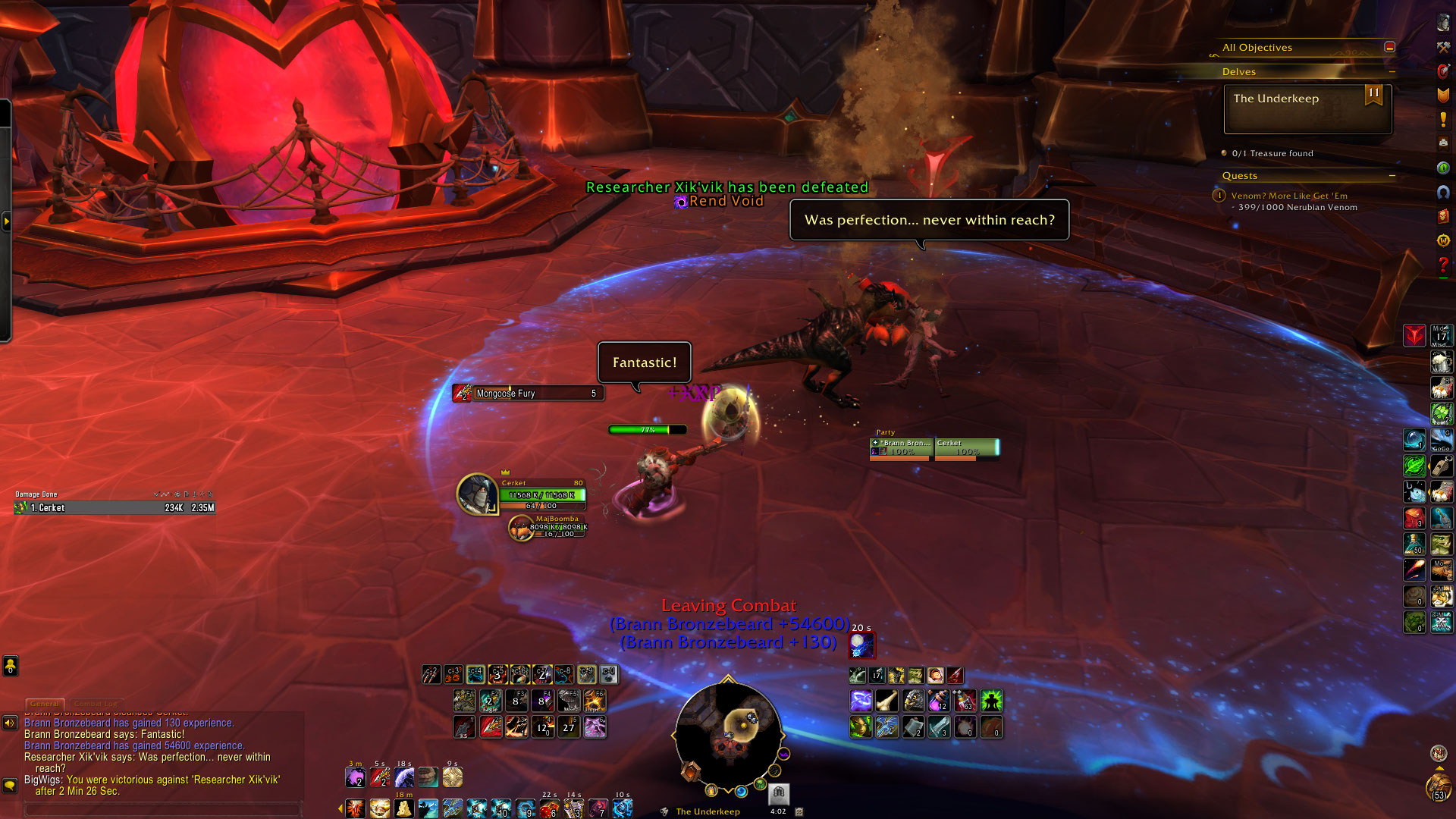Select The Underkeep delve objective box
This screenshot has height=819, width=1456.
point(1307,108)
